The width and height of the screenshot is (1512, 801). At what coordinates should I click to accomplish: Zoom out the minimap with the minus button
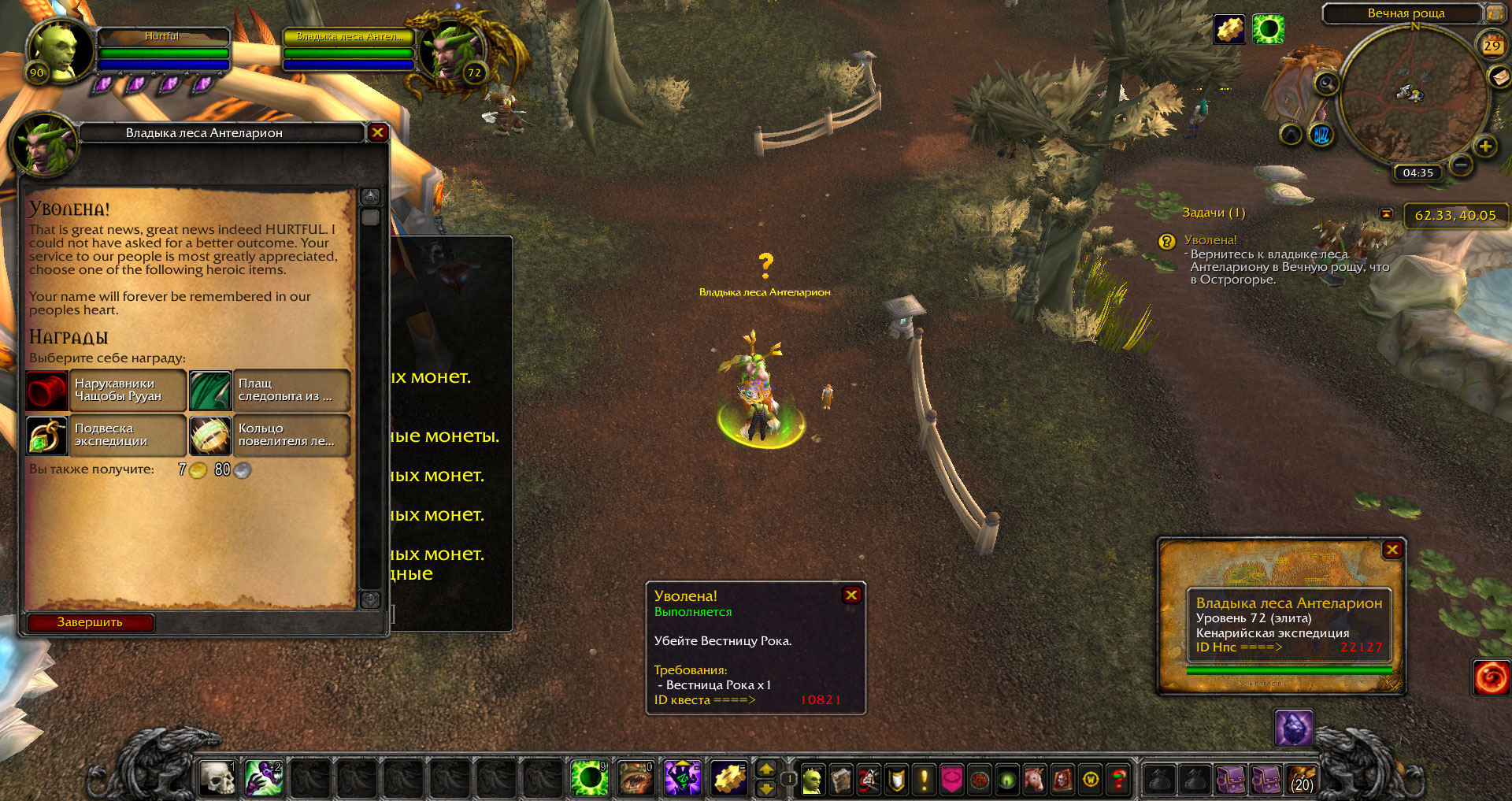click(x=1461, y=165)
